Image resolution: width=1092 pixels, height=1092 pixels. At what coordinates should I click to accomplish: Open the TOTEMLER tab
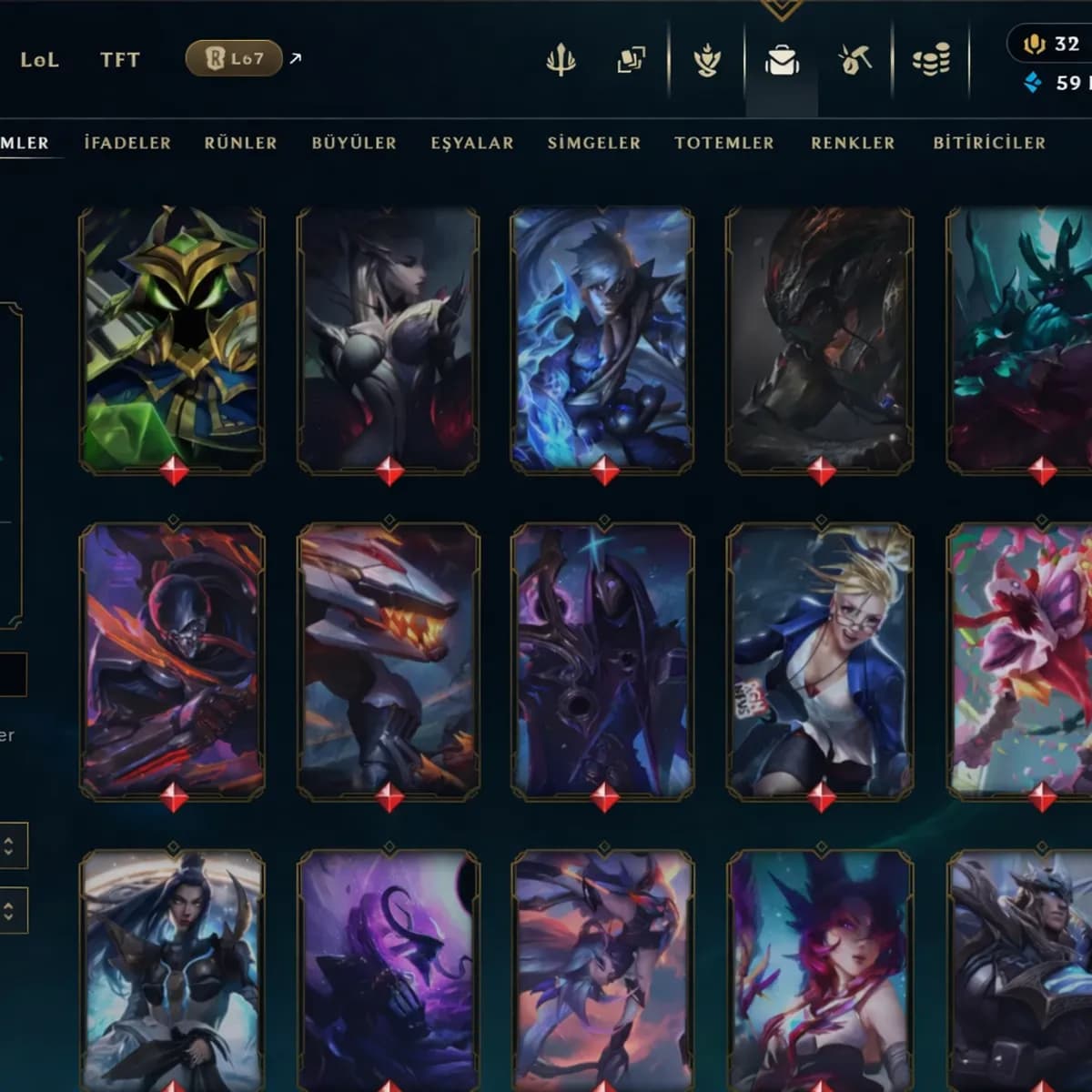point(724,143)
